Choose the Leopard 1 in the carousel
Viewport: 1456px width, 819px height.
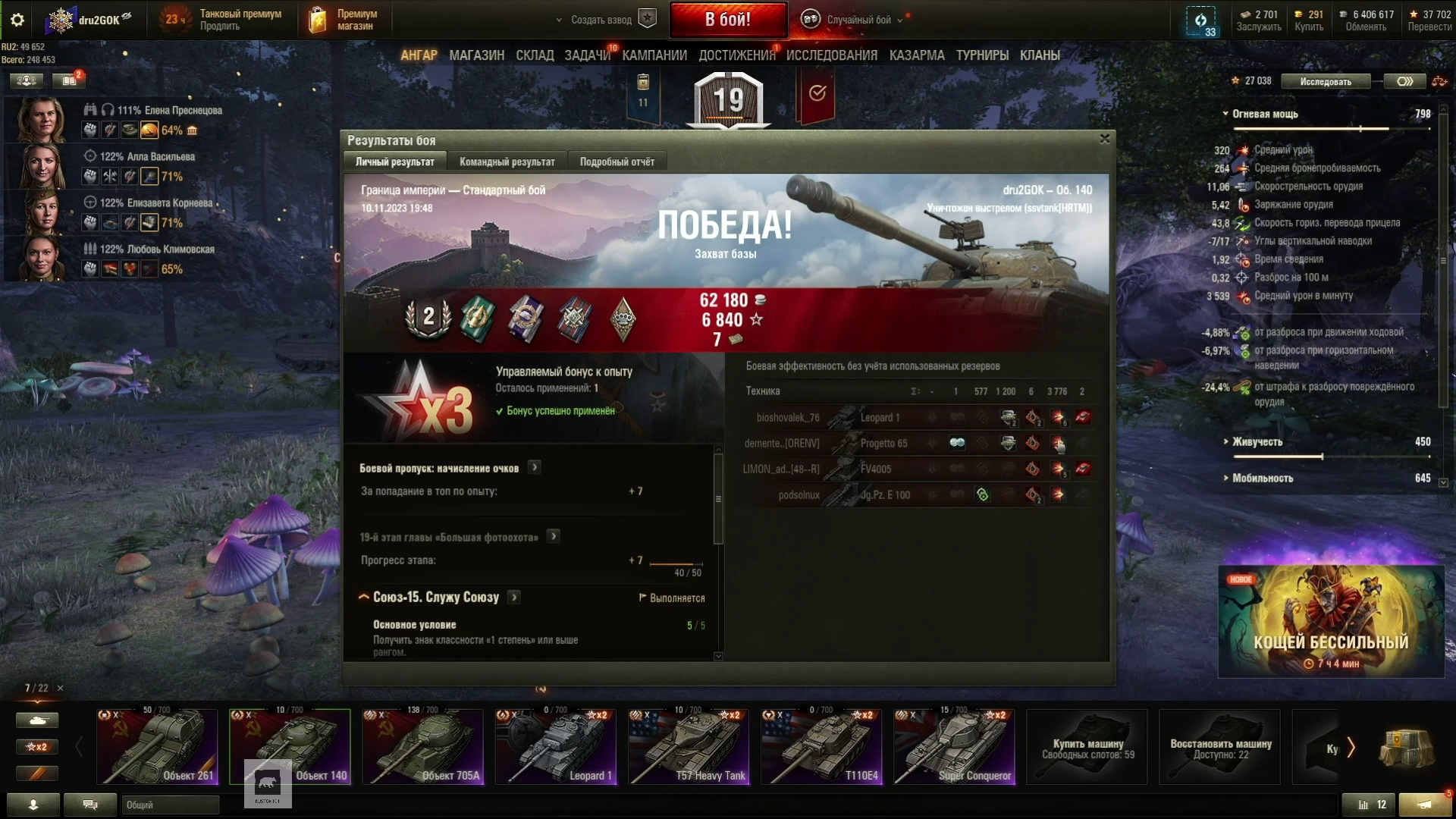coord(555,747)
